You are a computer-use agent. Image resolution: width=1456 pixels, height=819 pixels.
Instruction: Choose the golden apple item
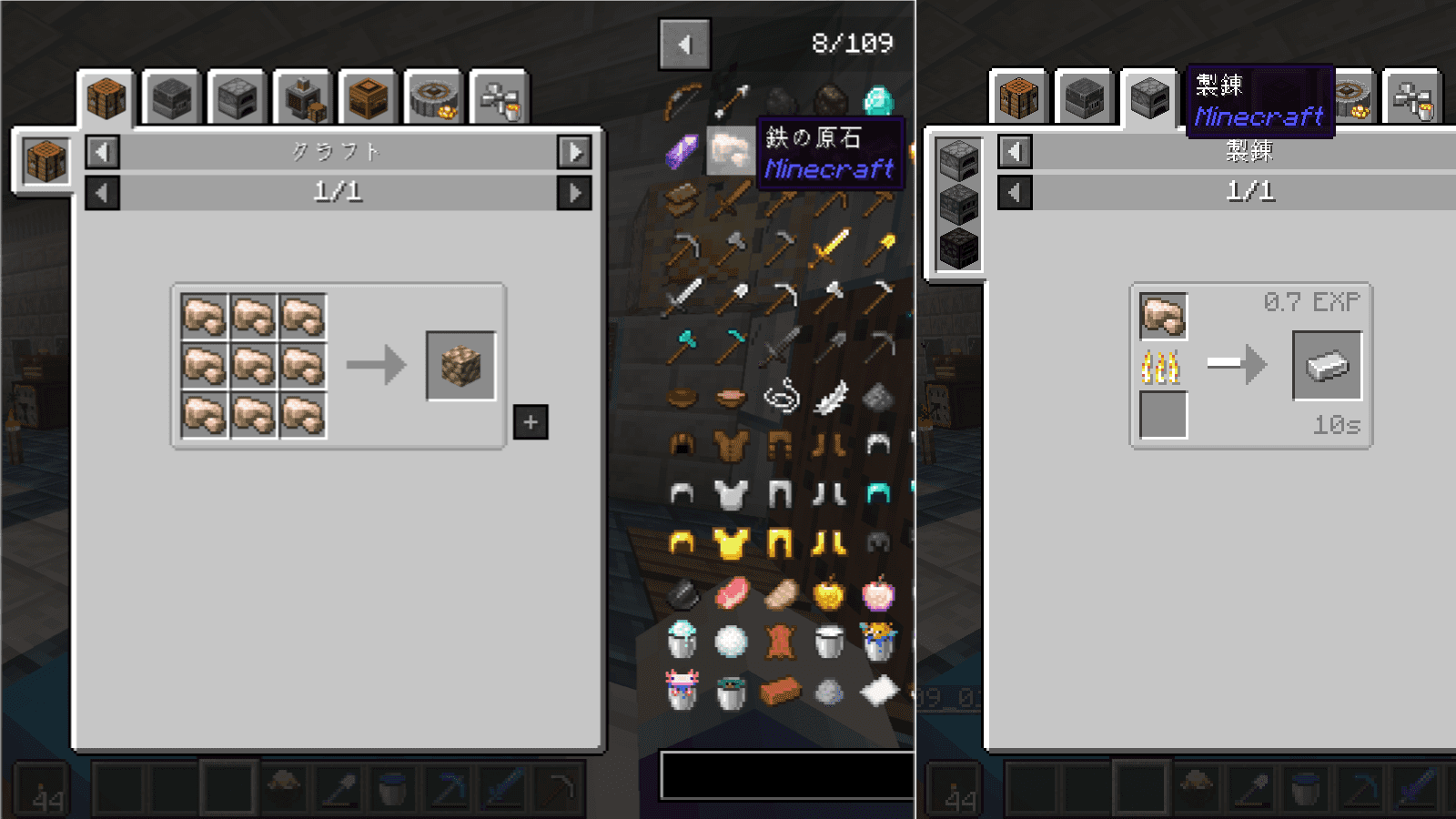point(829,594)
